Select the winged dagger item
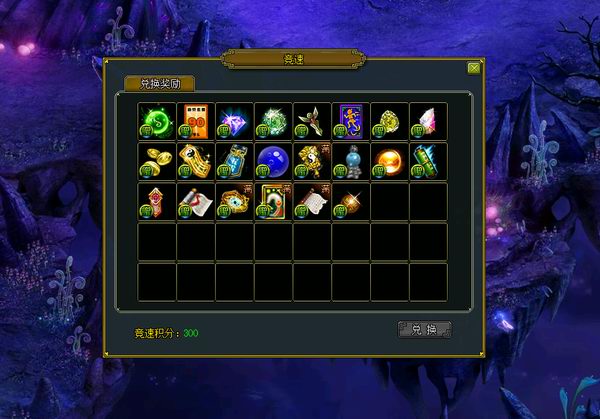This screenshot has width=600, height=419. (x=311, y=120)
